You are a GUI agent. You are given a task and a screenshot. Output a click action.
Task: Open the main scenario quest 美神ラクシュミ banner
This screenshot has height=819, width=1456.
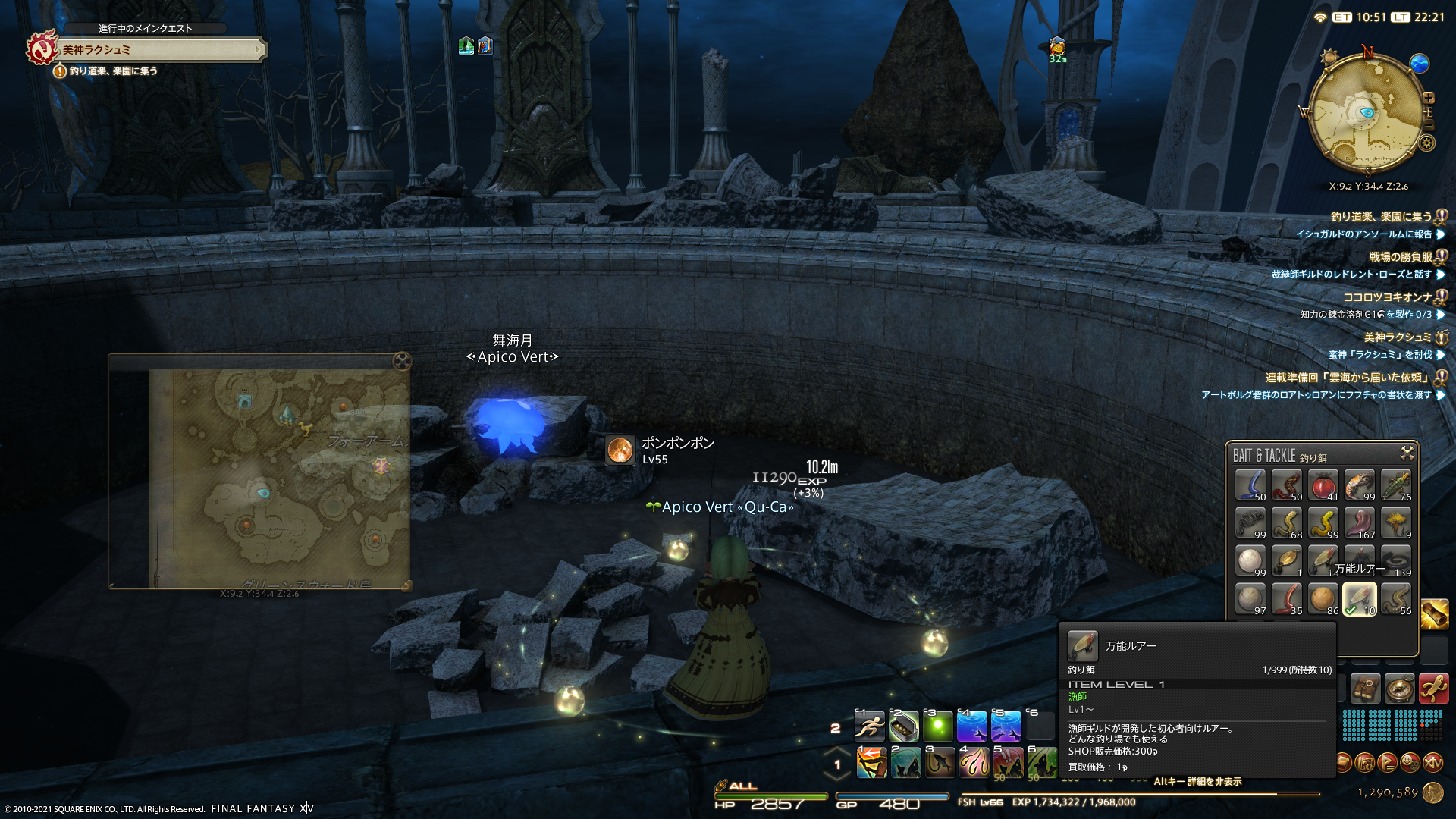tap(159, 50)
